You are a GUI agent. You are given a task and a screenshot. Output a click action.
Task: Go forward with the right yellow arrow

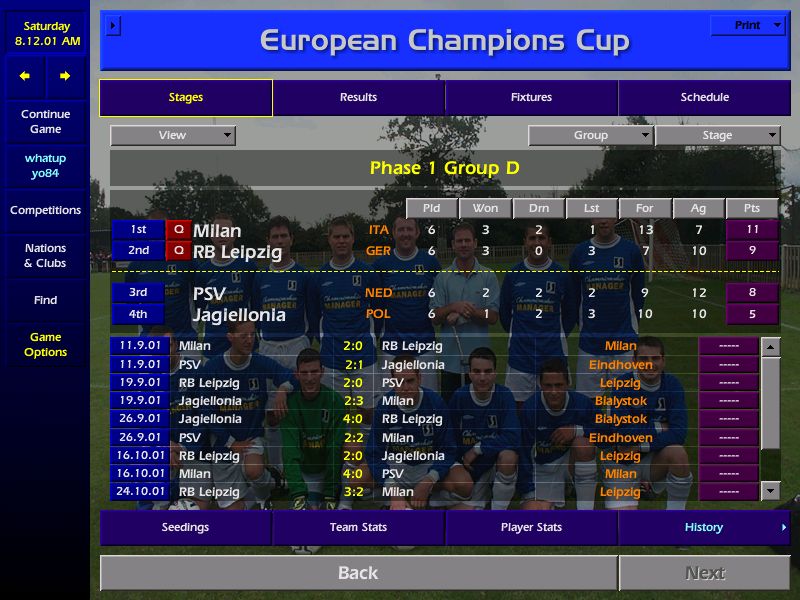pyautogui.click(x=65, y=76)
